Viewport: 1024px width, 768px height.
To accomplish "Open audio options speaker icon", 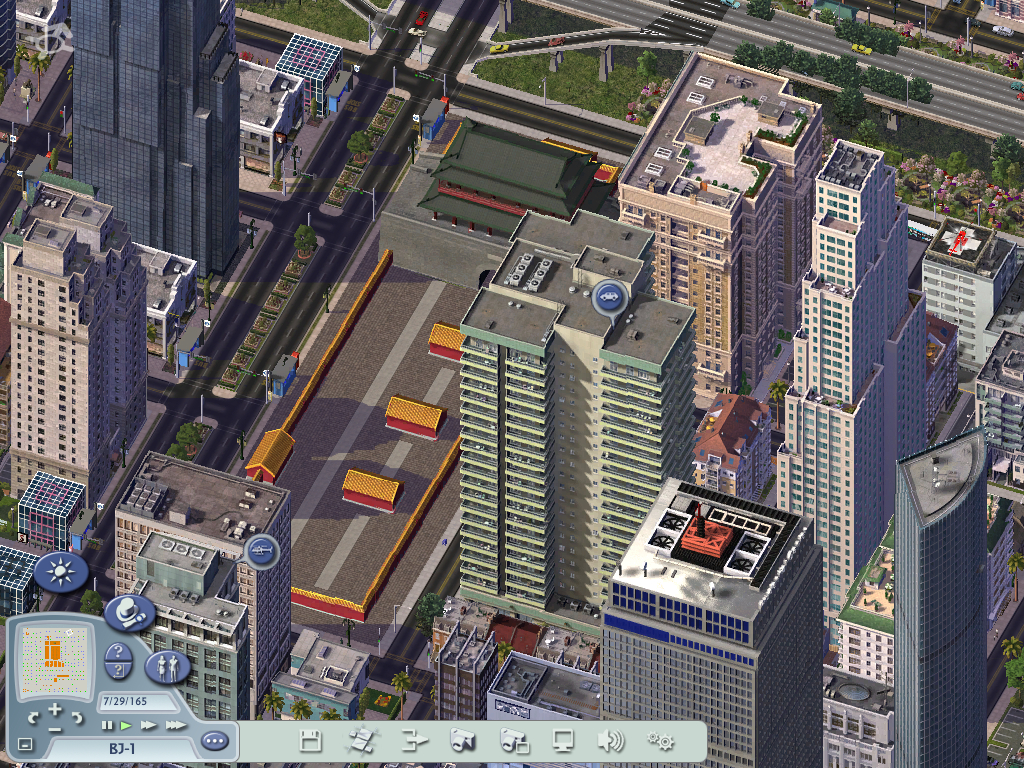I will pos(610,741).
